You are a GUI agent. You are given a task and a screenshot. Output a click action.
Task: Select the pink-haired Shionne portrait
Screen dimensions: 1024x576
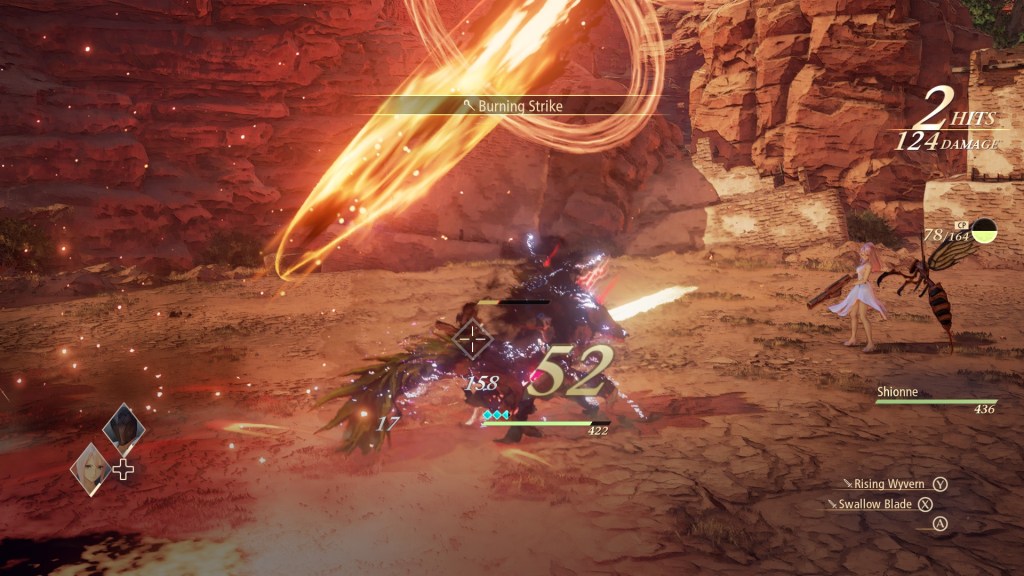[x=90, y=466]
